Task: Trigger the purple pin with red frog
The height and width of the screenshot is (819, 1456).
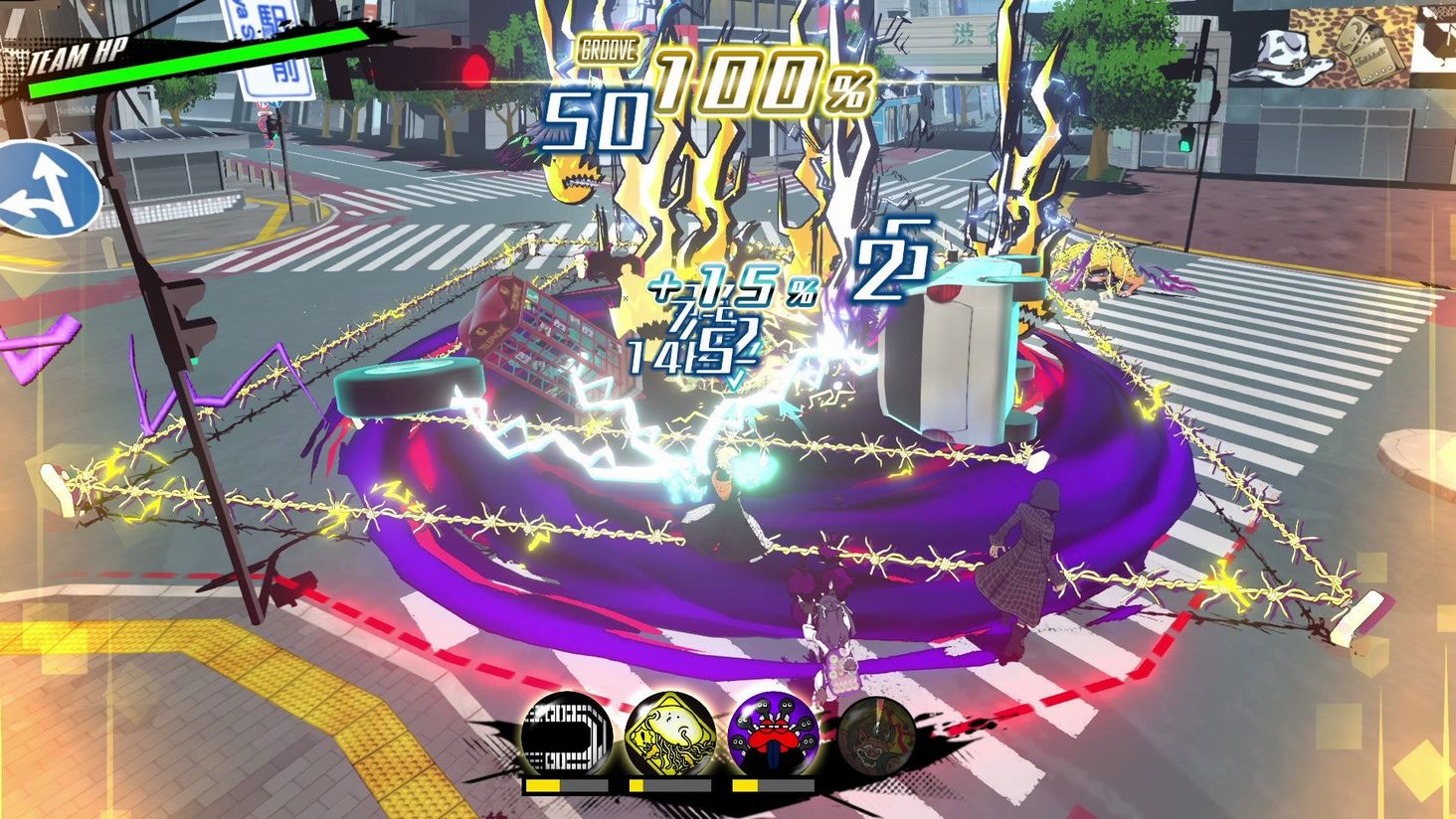Action: 773,737
